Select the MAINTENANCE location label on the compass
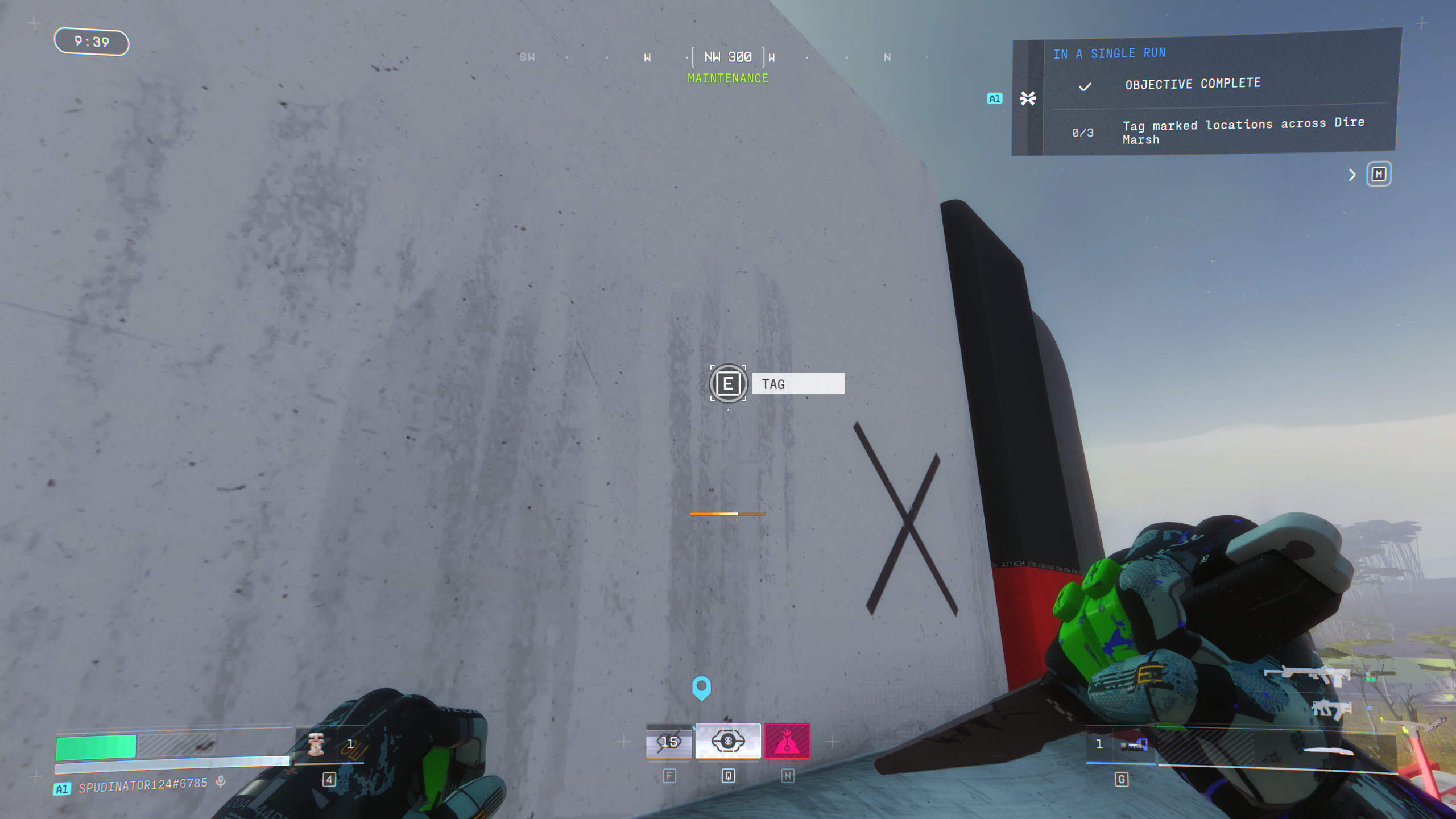Image resolution: width=1456 pixels, height=819 pixels. click(728, 78)
